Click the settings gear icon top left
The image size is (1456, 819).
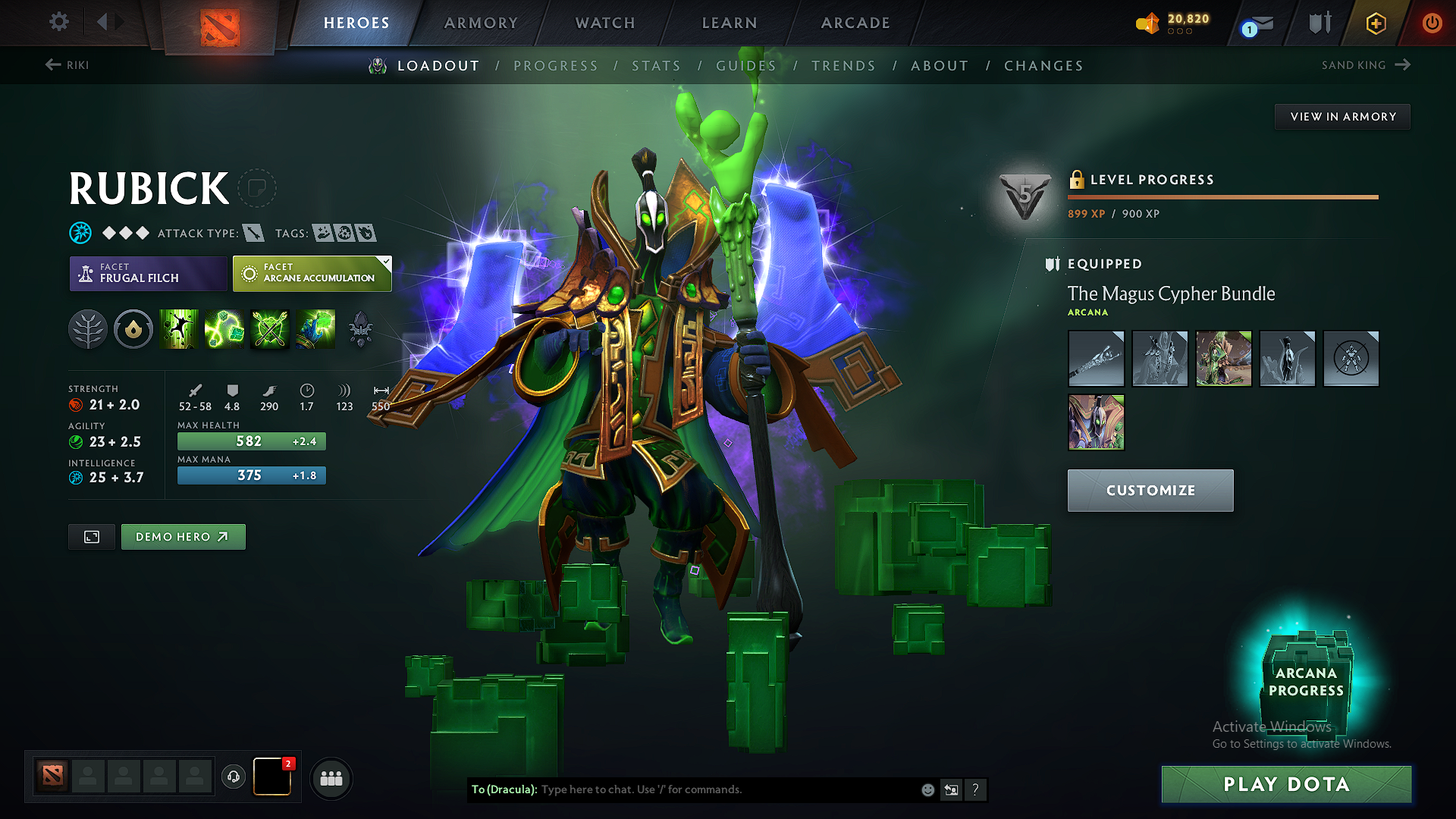(x=58, y=23)
